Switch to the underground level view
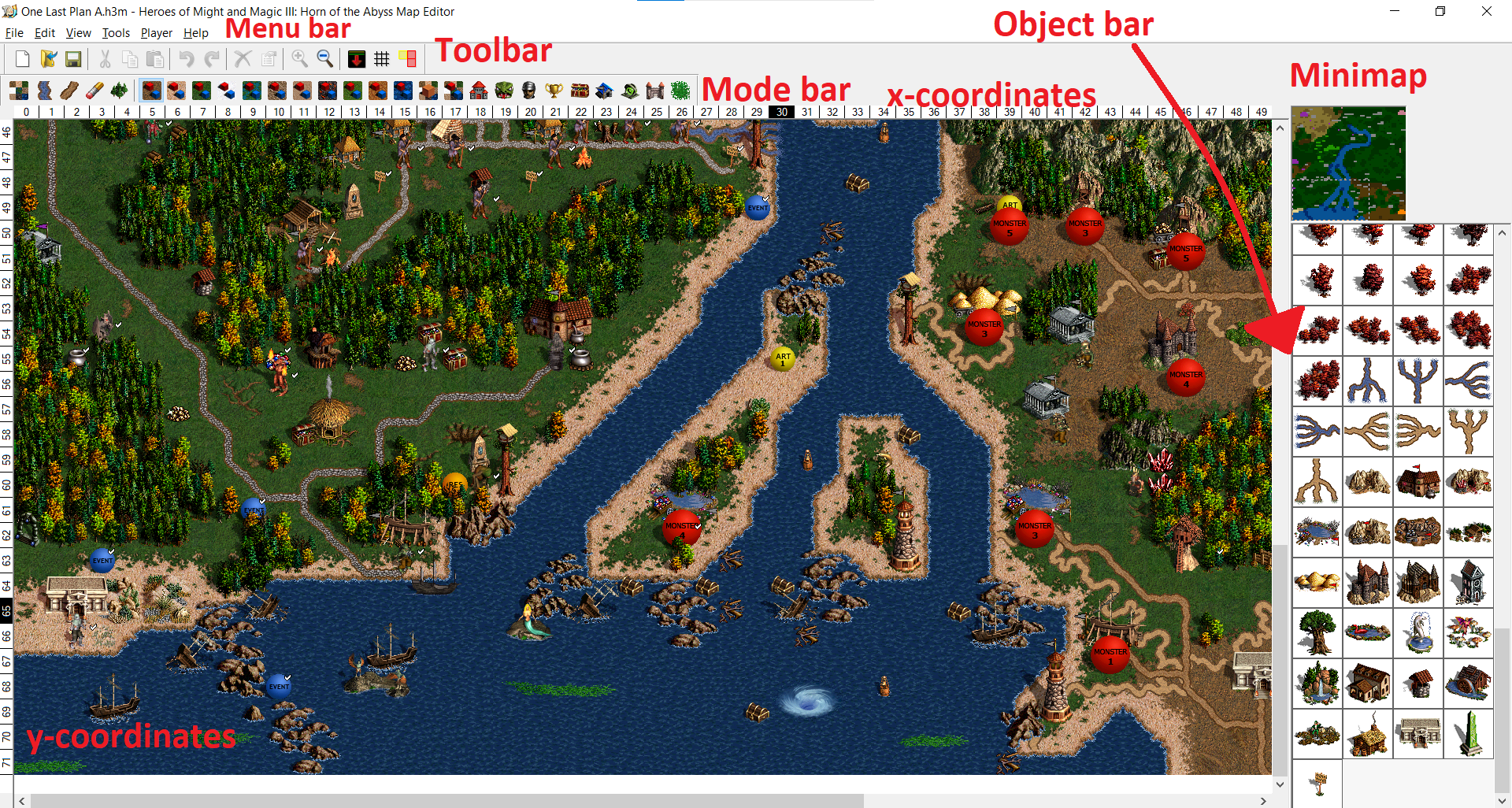The width and height of the screenshot is (1512, 808). pyautogui.click(x=357, y=59)
